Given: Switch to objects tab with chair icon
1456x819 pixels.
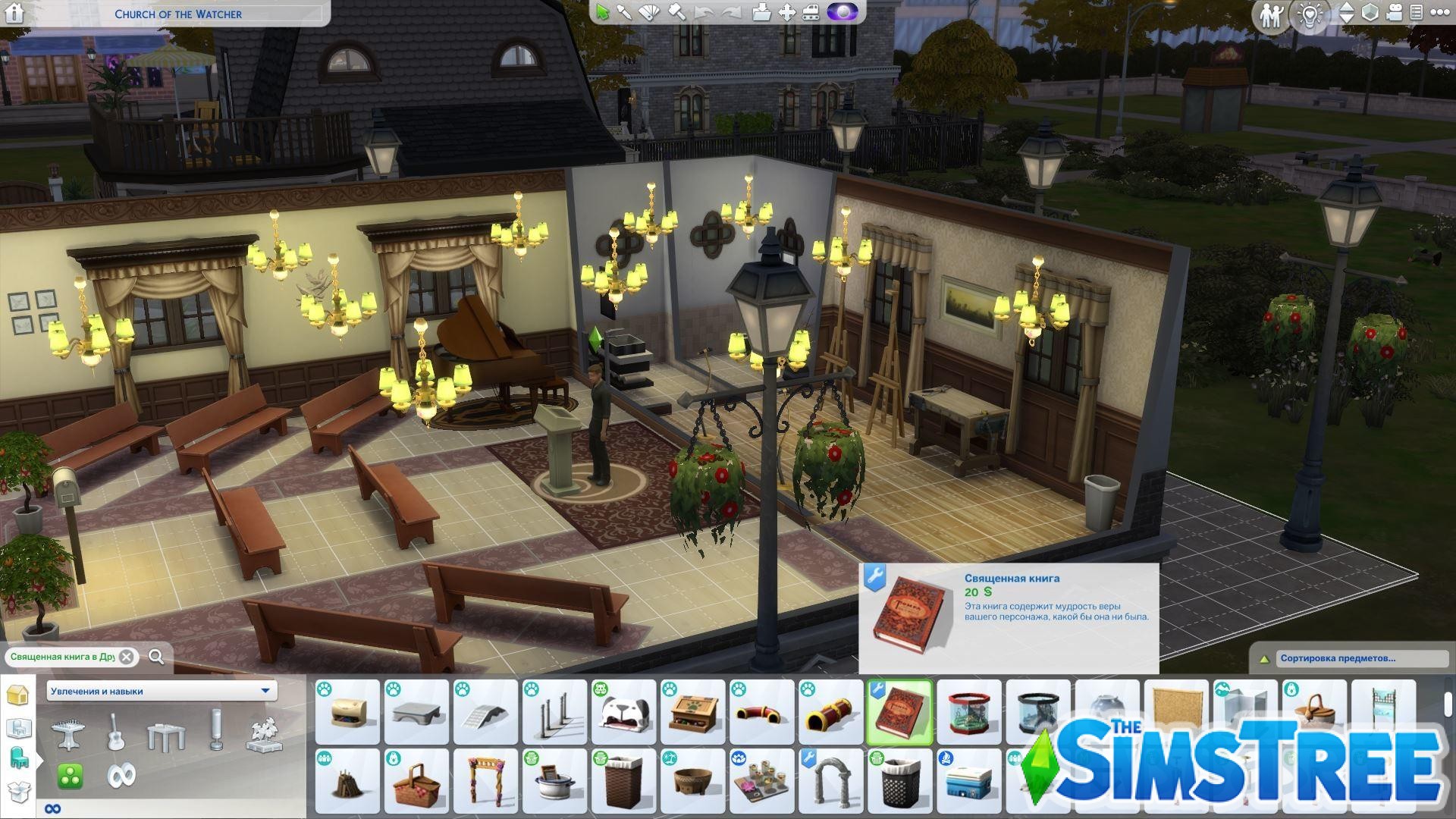Looking at the screenshot, I should coord(20,758).
